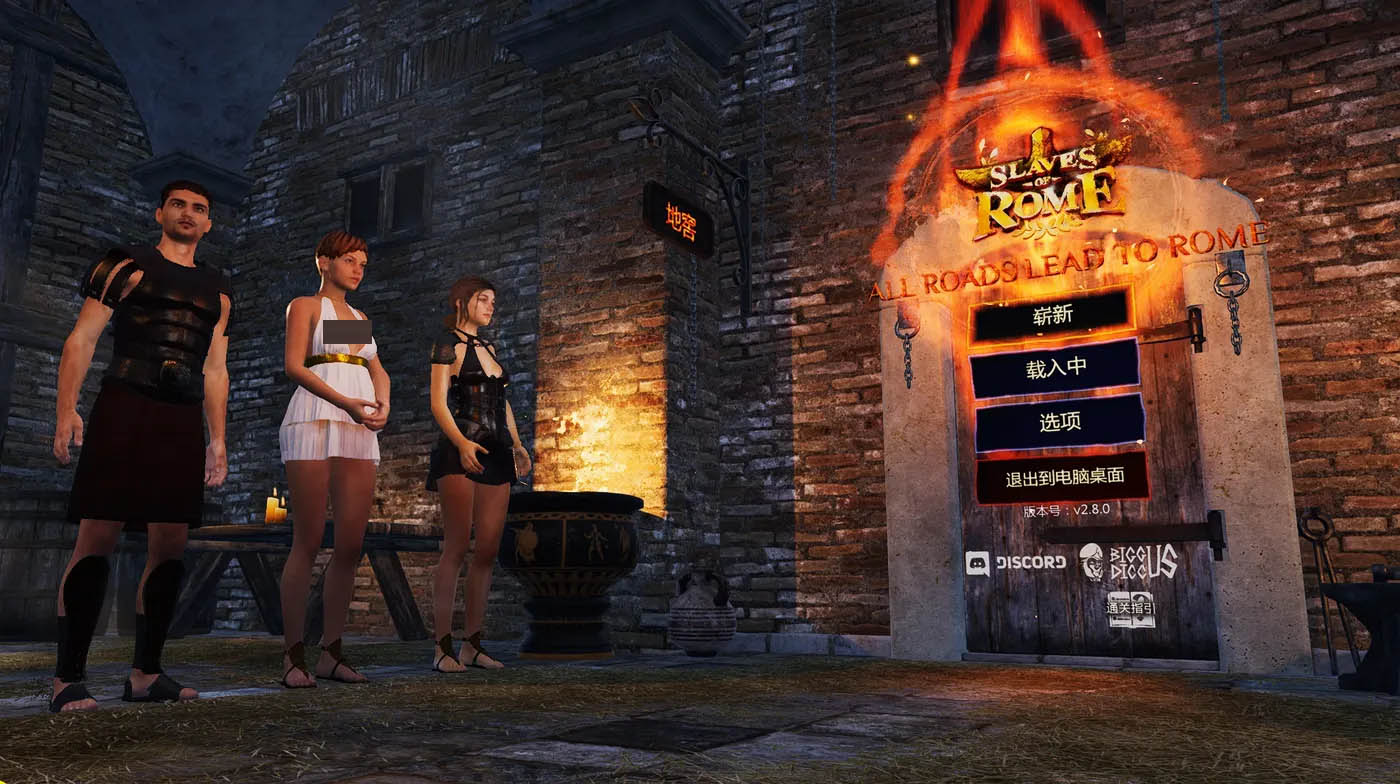Visit the Biggus Dickus logo link
This screenshot has height=784, width=1400.
click(1128, 562)
